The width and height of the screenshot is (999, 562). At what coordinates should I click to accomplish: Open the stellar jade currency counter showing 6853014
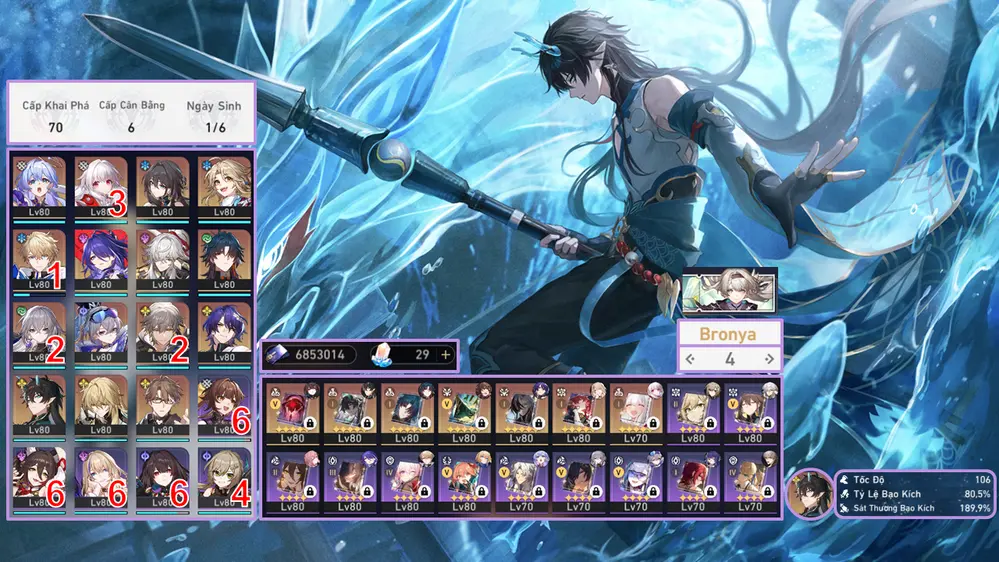click(x=310, y=355)
